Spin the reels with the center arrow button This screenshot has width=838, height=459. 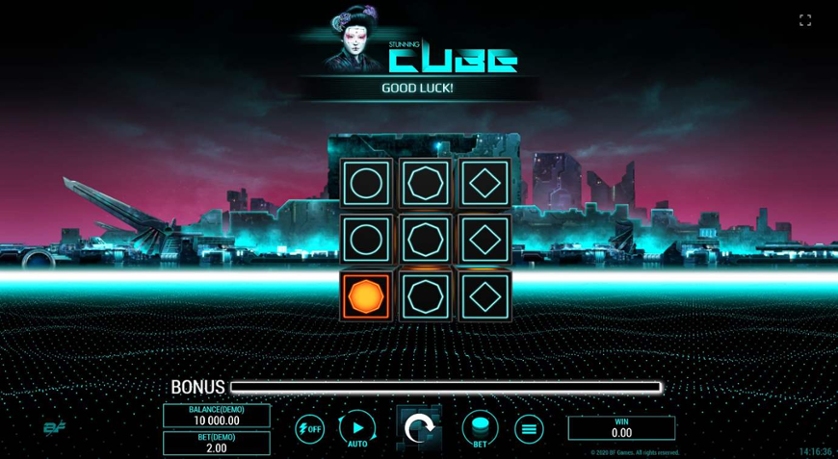[419, 429]
